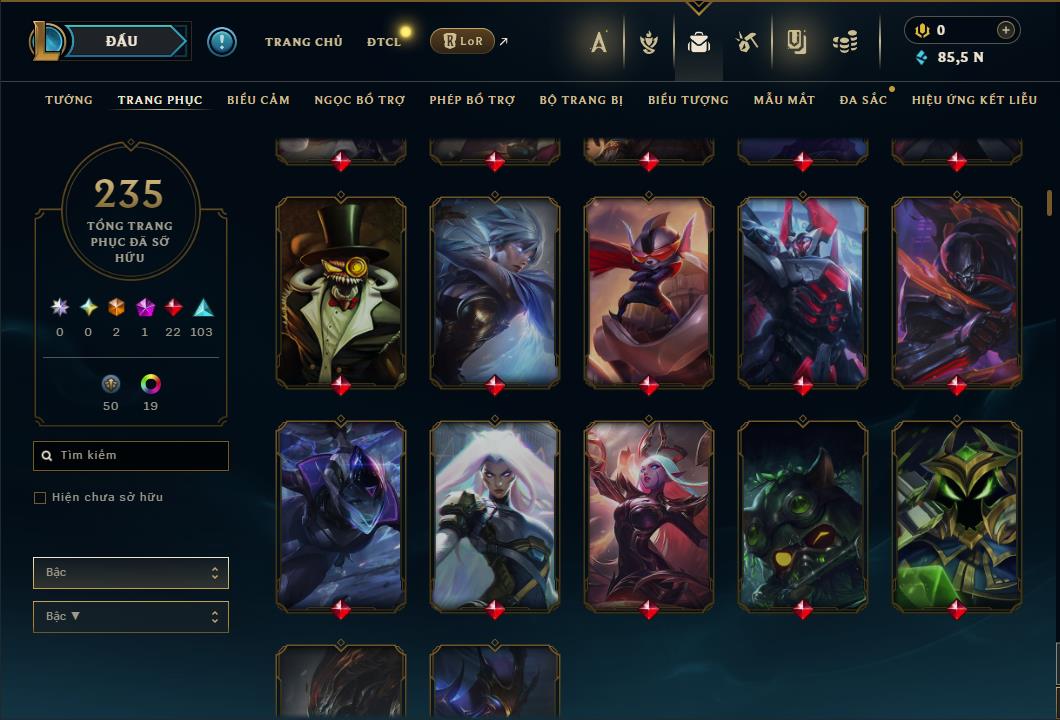Open the MẪU MẮT wards tab
The image size is (1060, 720).
784,100
